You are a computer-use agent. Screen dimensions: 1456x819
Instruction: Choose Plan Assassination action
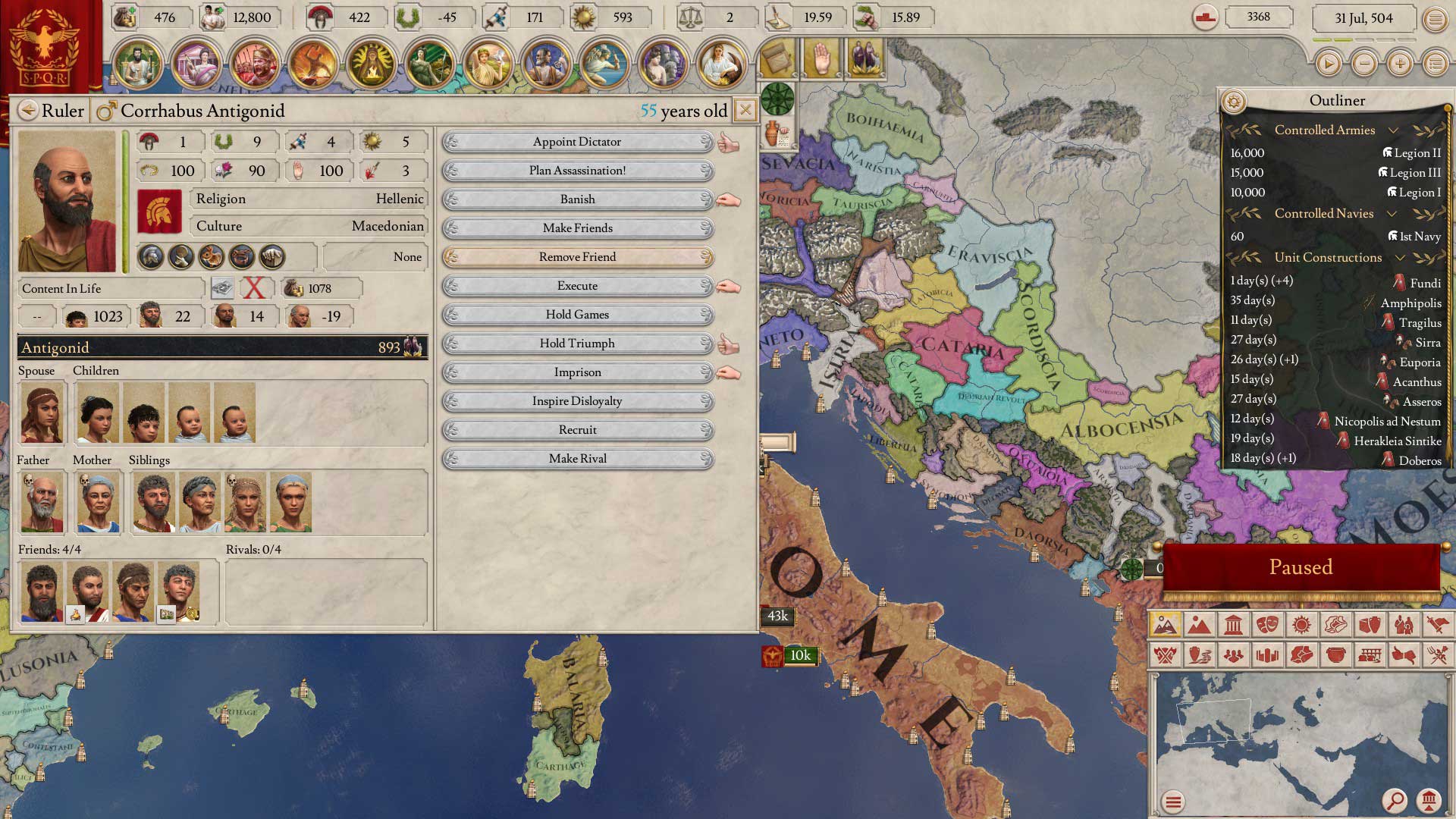pyautogui.click(x=577, y=171)
